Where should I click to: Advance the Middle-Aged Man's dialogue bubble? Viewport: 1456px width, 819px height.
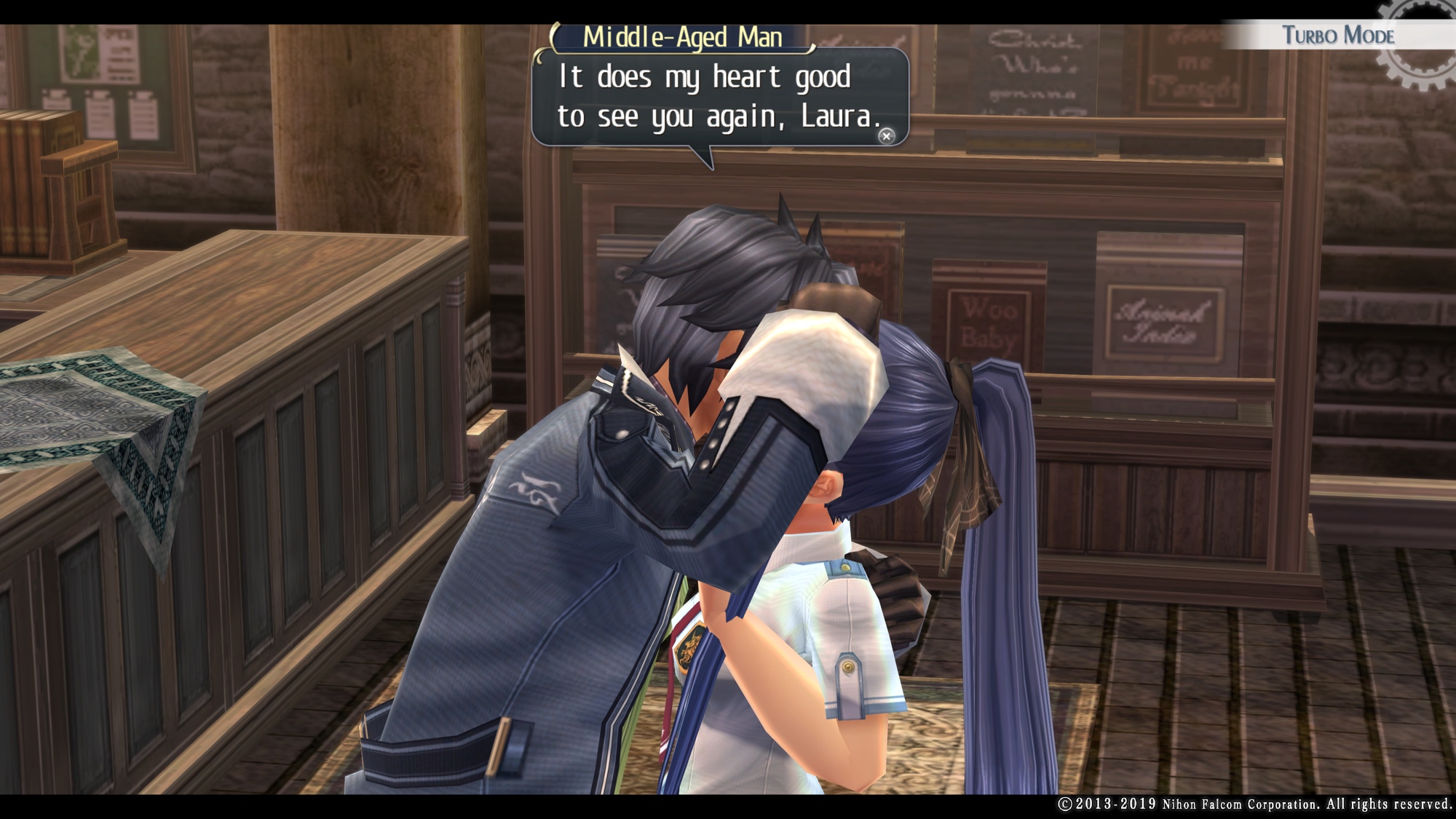[886, 136]
